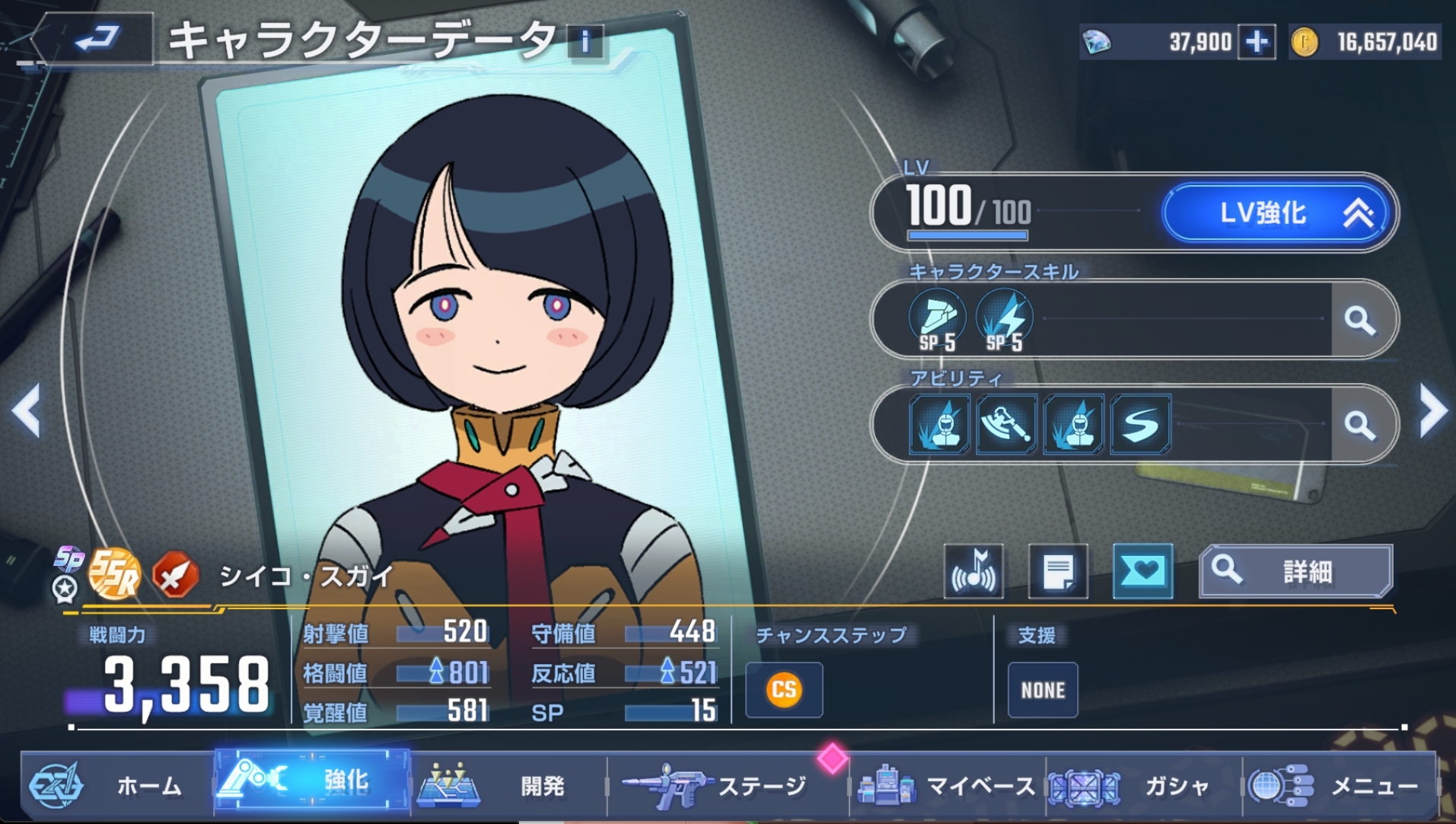This screenshot has height=824, width=1456.
Task: Select the S-shaped swoosh ability icon
Action: [1140, 424]
